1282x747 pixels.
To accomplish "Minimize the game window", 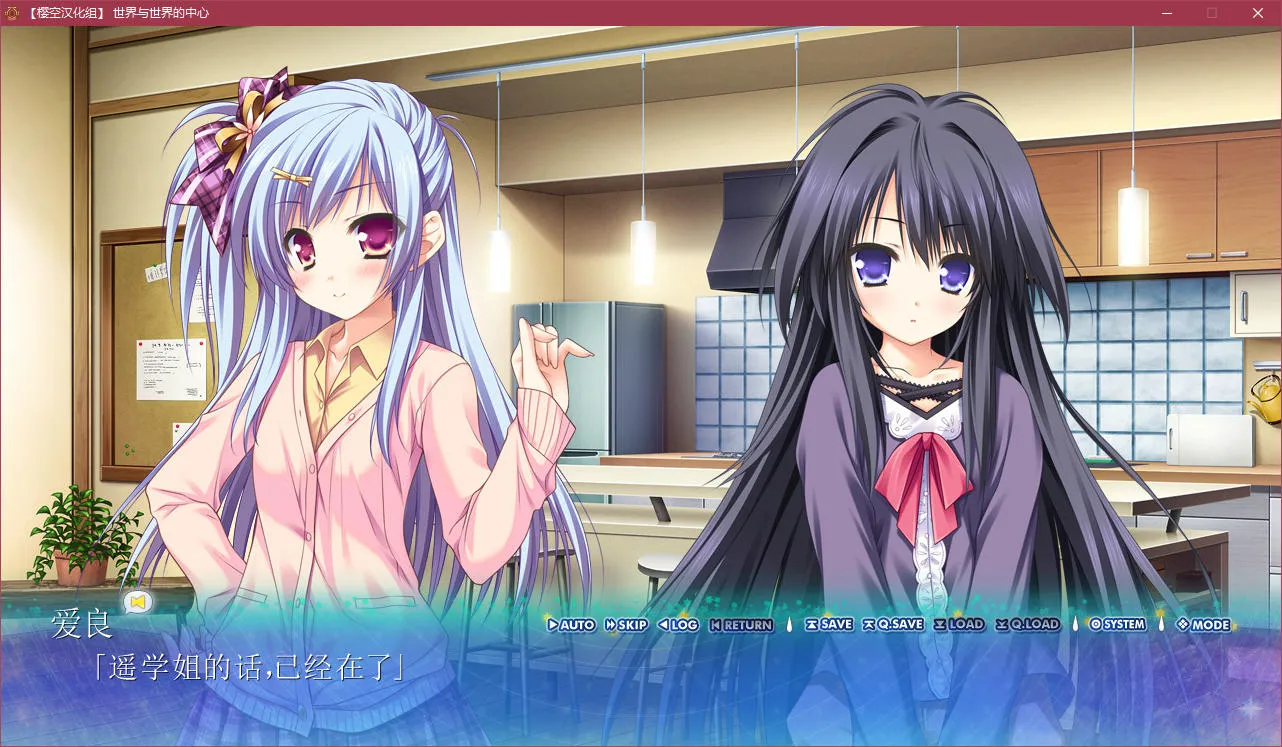I will [x=1166, y=13].
